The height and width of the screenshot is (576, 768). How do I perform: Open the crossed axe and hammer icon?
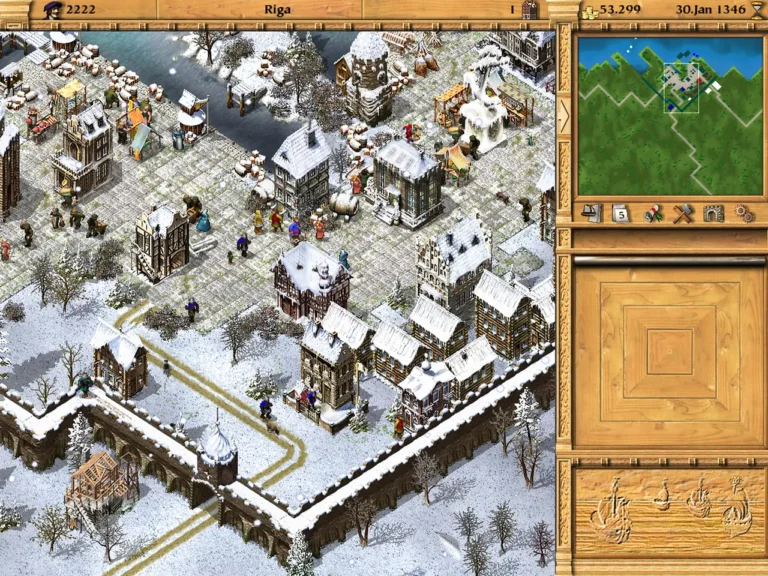pyautogui.click(x=684, y=213)
